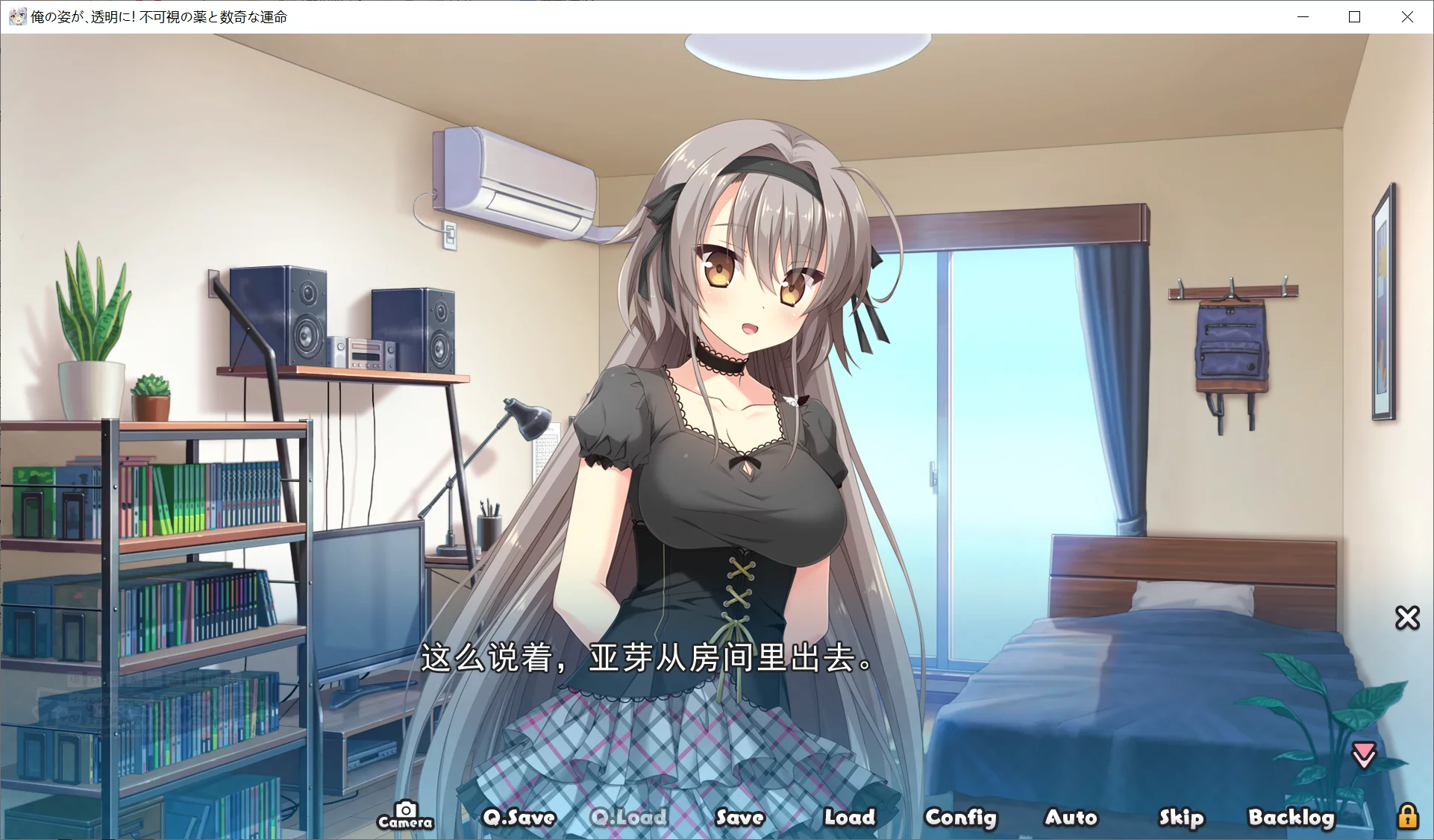
Task: Quick load using Q.Load
Action: click(x=629, y=818)
